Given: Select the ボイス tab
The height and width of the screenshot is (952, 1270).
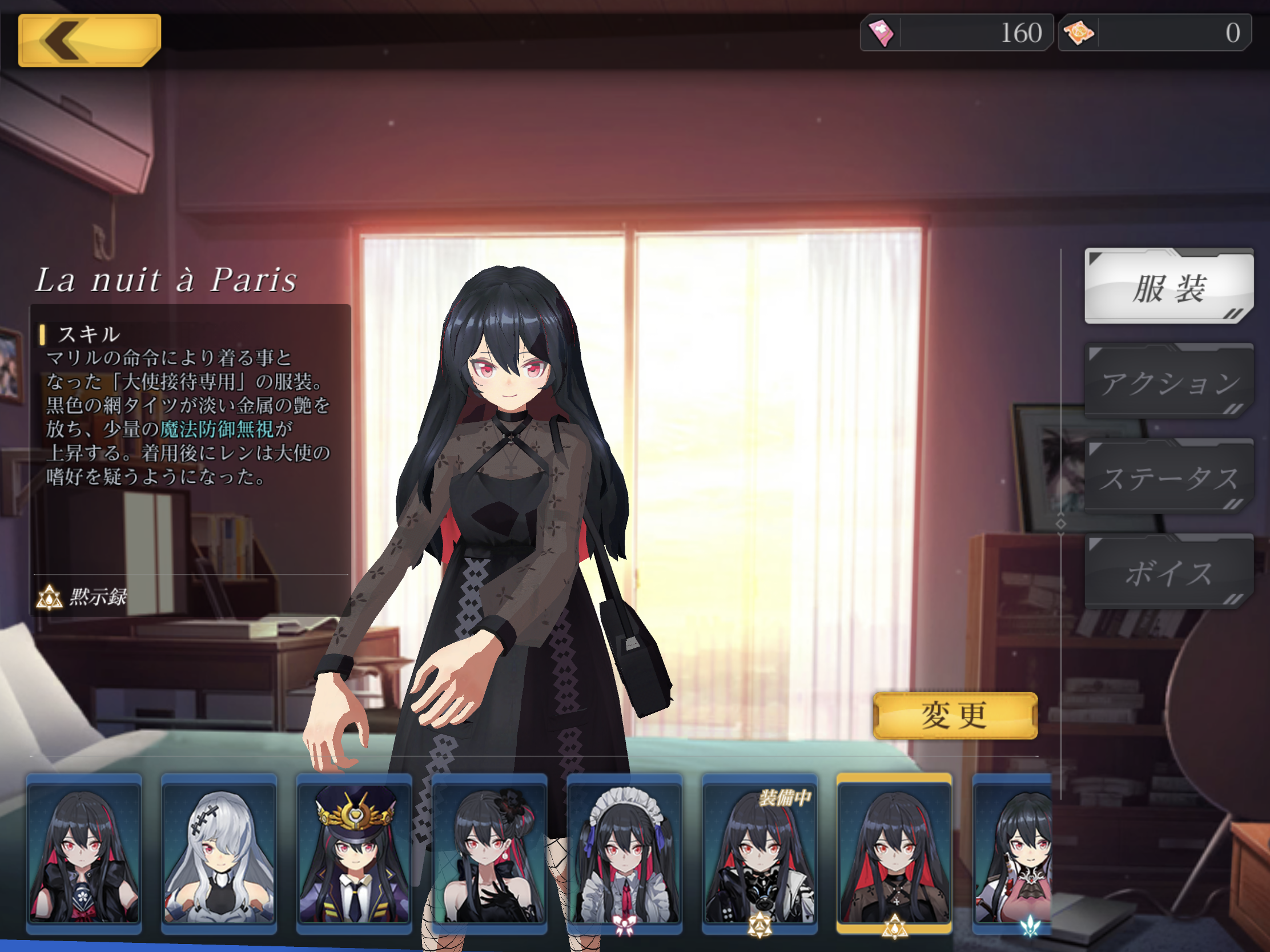Looking at the screenshot, I should tap(1168, 572).
